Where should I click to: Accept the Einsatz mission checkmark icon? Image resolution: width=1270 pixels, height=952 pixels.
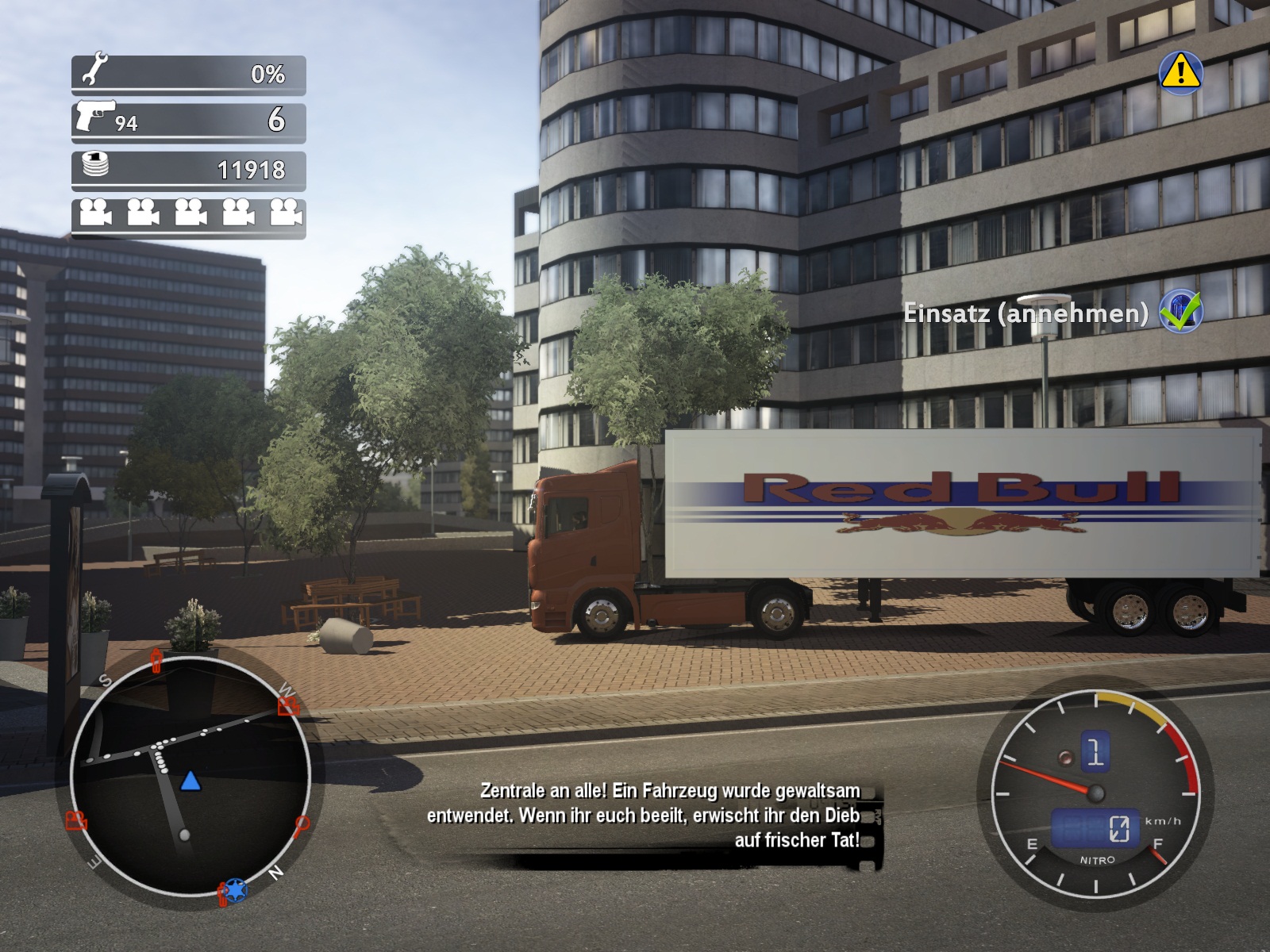(x=1180, y=311)
